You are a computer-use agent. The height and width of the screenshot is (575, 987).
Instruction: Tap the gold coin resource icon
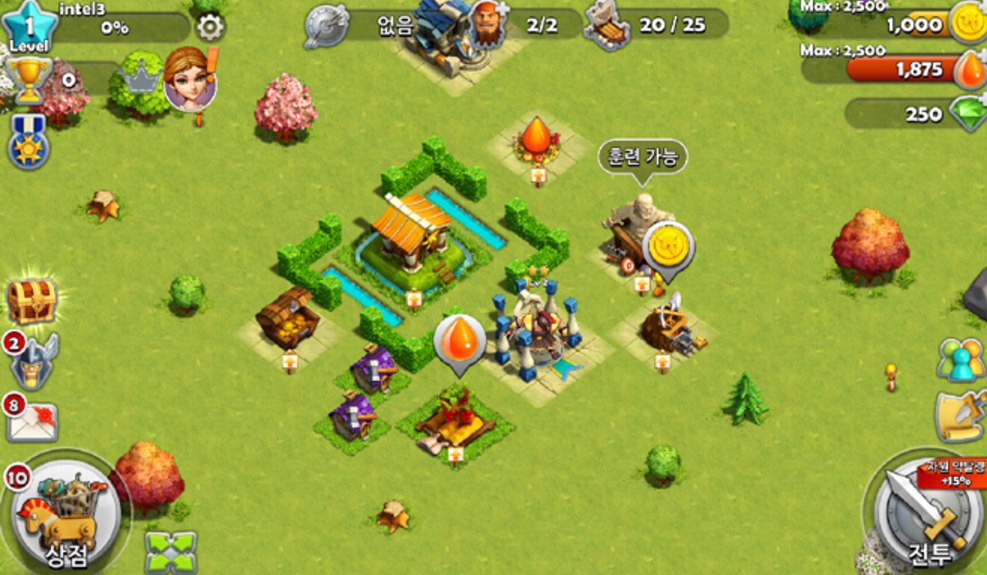point(967,25)
